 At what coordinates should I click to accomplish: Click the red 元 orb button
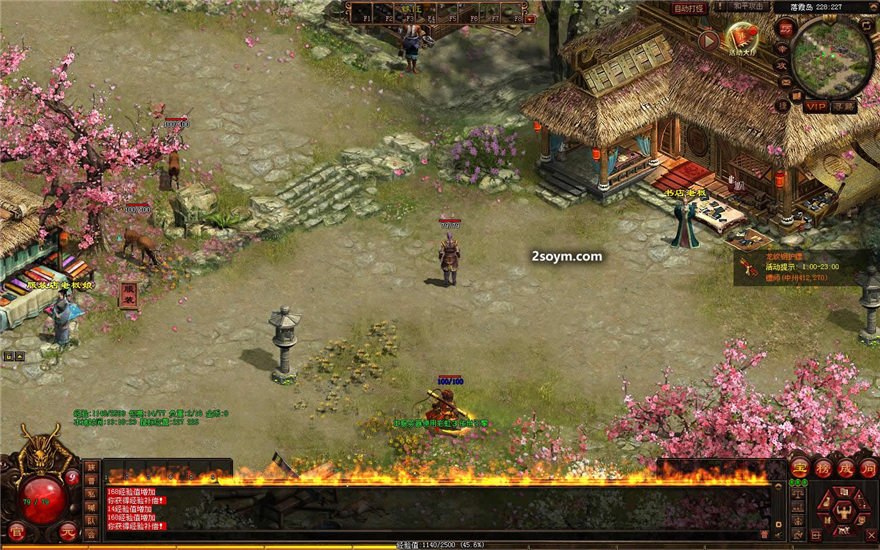coord(67,530)
